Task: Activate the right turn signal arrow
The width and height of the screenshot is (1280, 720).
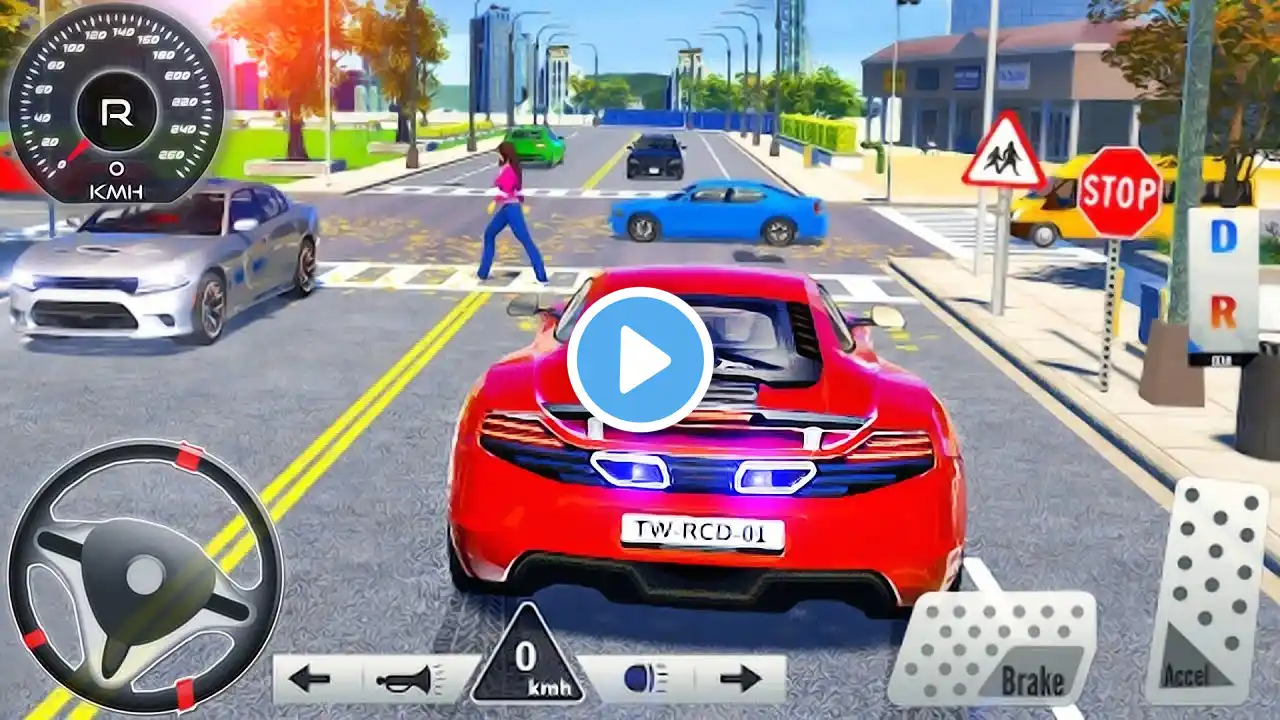Action: 740,680
